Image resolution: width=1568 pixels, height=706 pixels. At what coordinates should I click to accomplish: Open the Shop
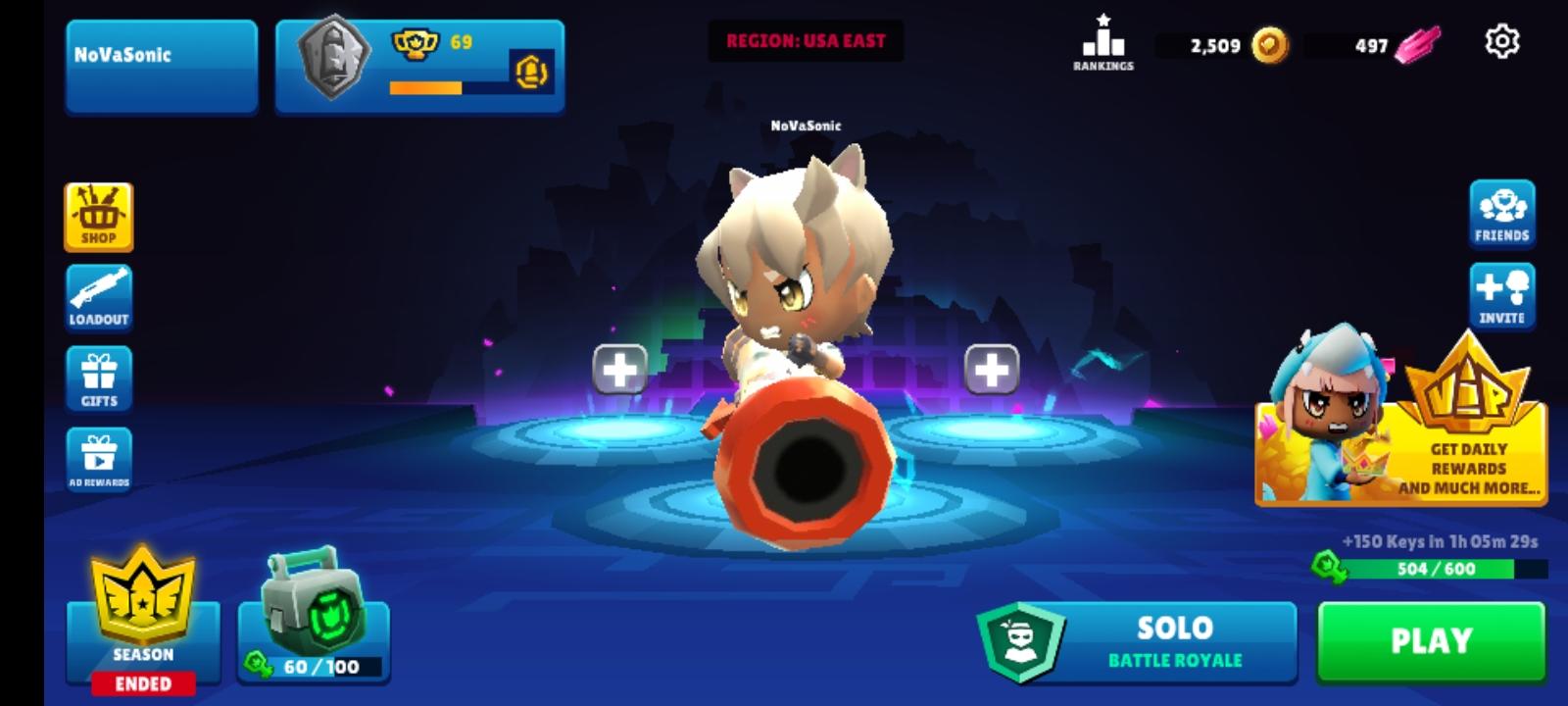coord(98,216)
